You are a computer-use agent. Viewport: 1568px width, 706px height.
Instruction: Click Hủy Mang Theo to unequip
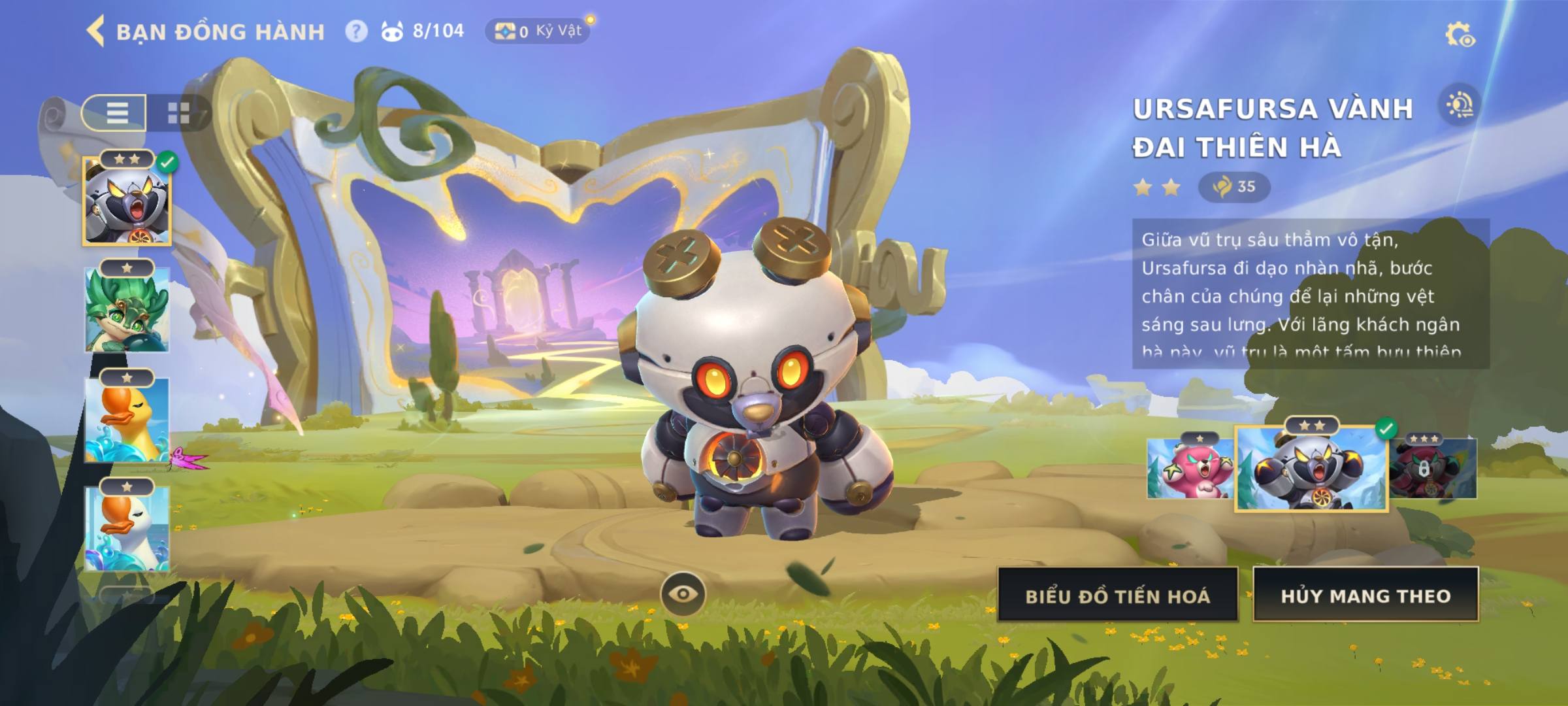[1365, 595]
